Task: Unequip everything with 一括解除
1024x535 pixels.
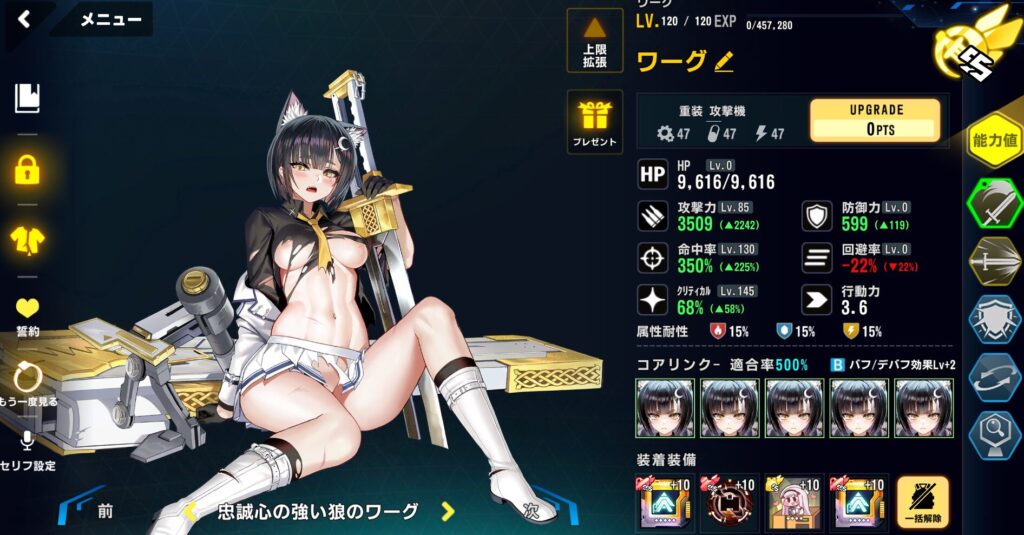Action: (922, 503)
